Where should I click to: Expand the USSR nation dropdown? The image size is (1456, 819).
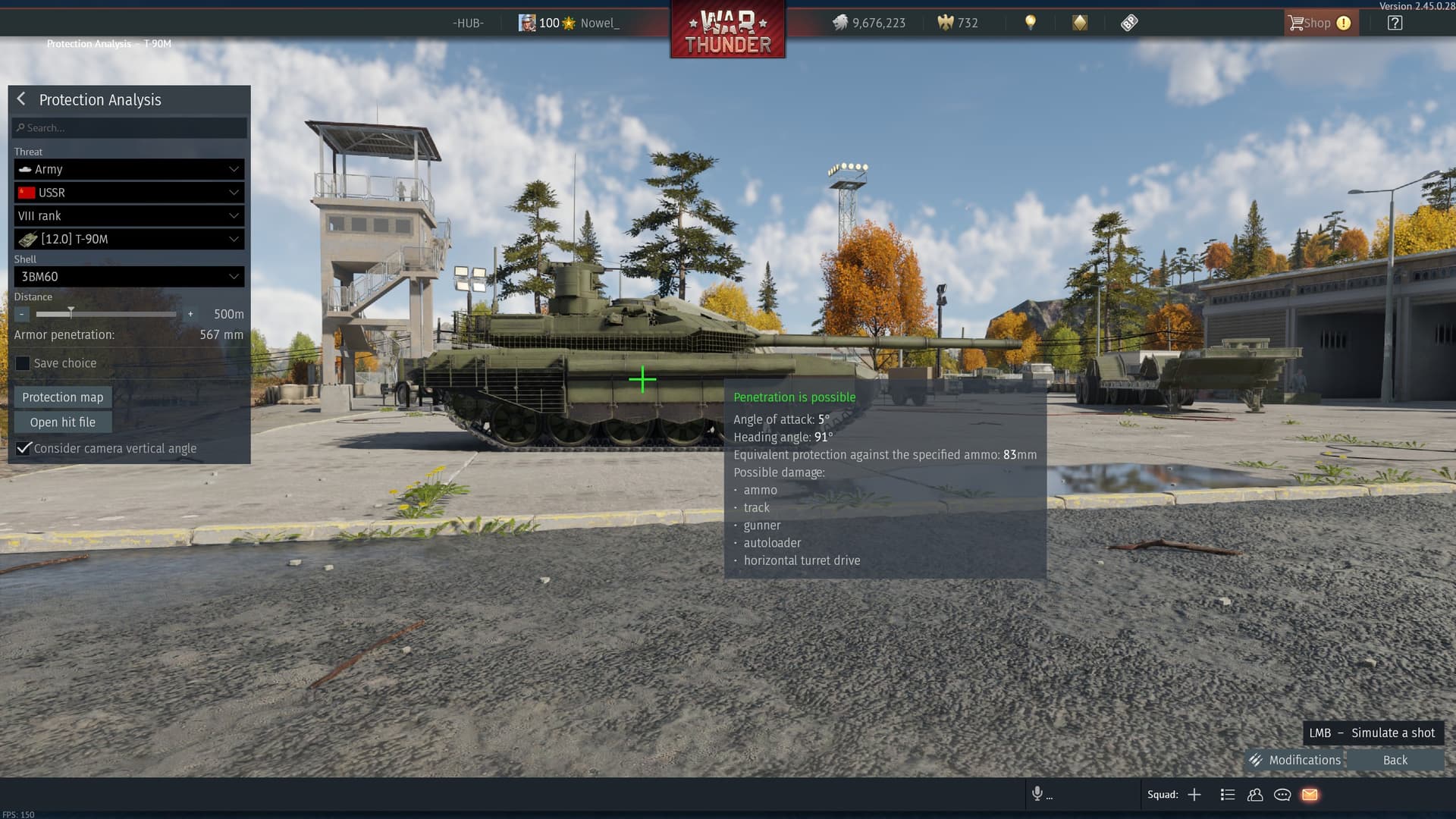tap(129, 193)
